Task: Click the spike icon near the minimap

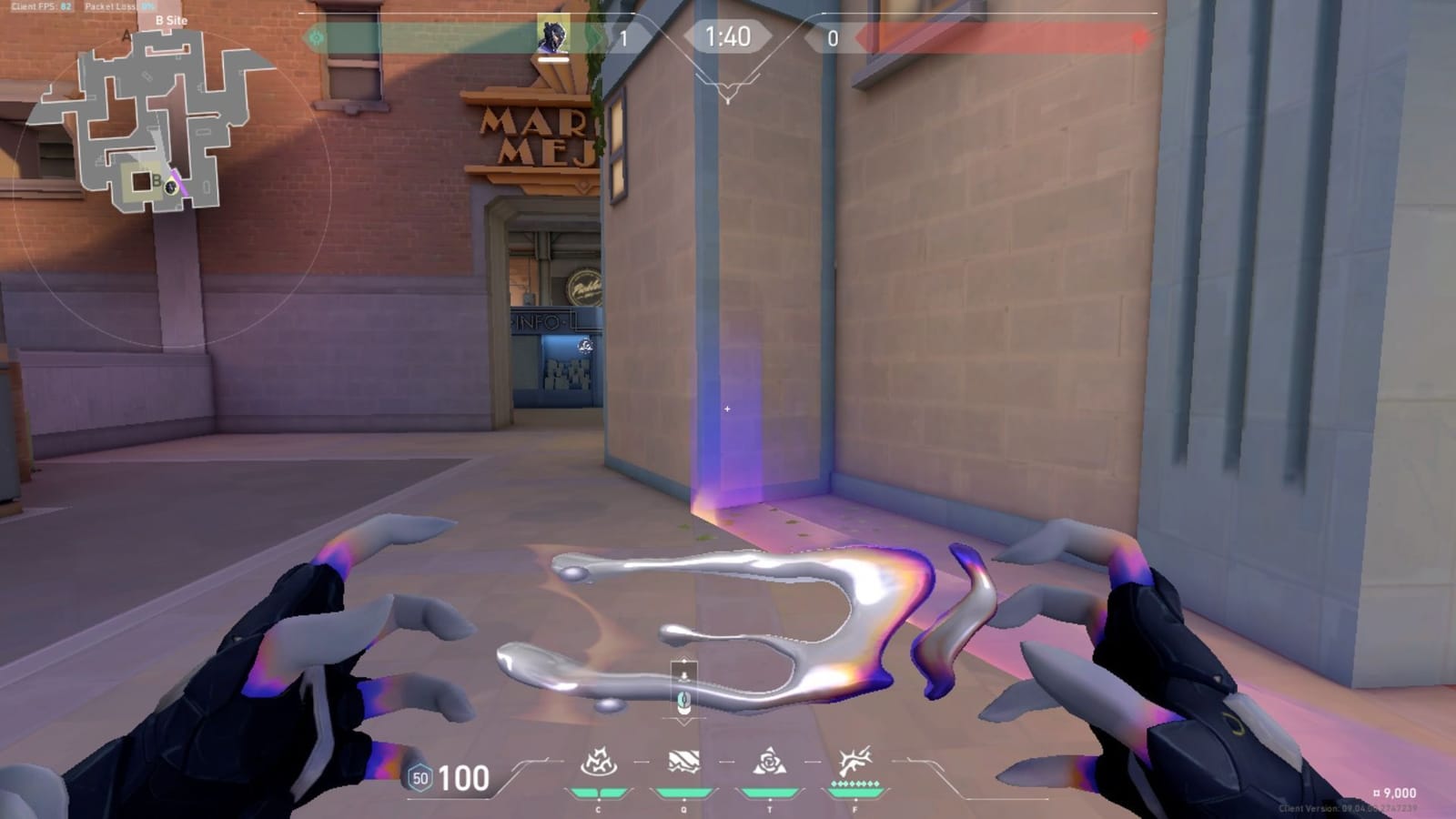Action: click(171, 187)
